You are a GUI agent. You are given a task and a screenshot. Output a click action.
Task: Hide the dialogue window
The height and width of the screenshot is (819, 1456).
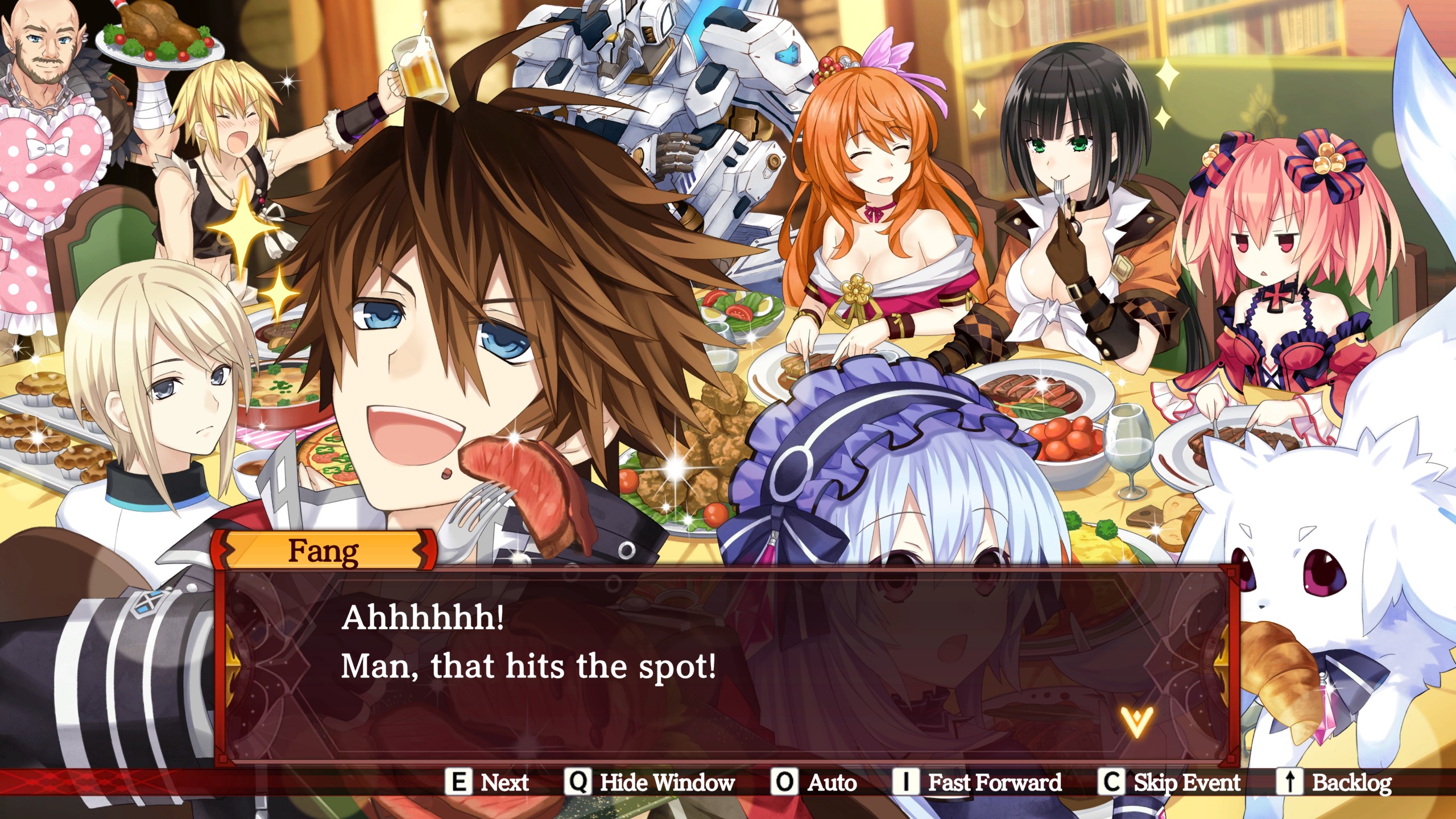(650, 783)
